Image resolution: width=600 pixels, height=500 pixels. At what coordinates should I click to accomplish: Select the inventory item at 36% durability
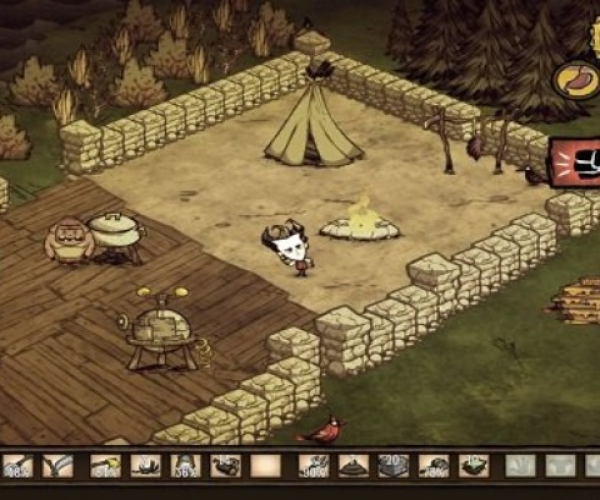tap(187, 466)
